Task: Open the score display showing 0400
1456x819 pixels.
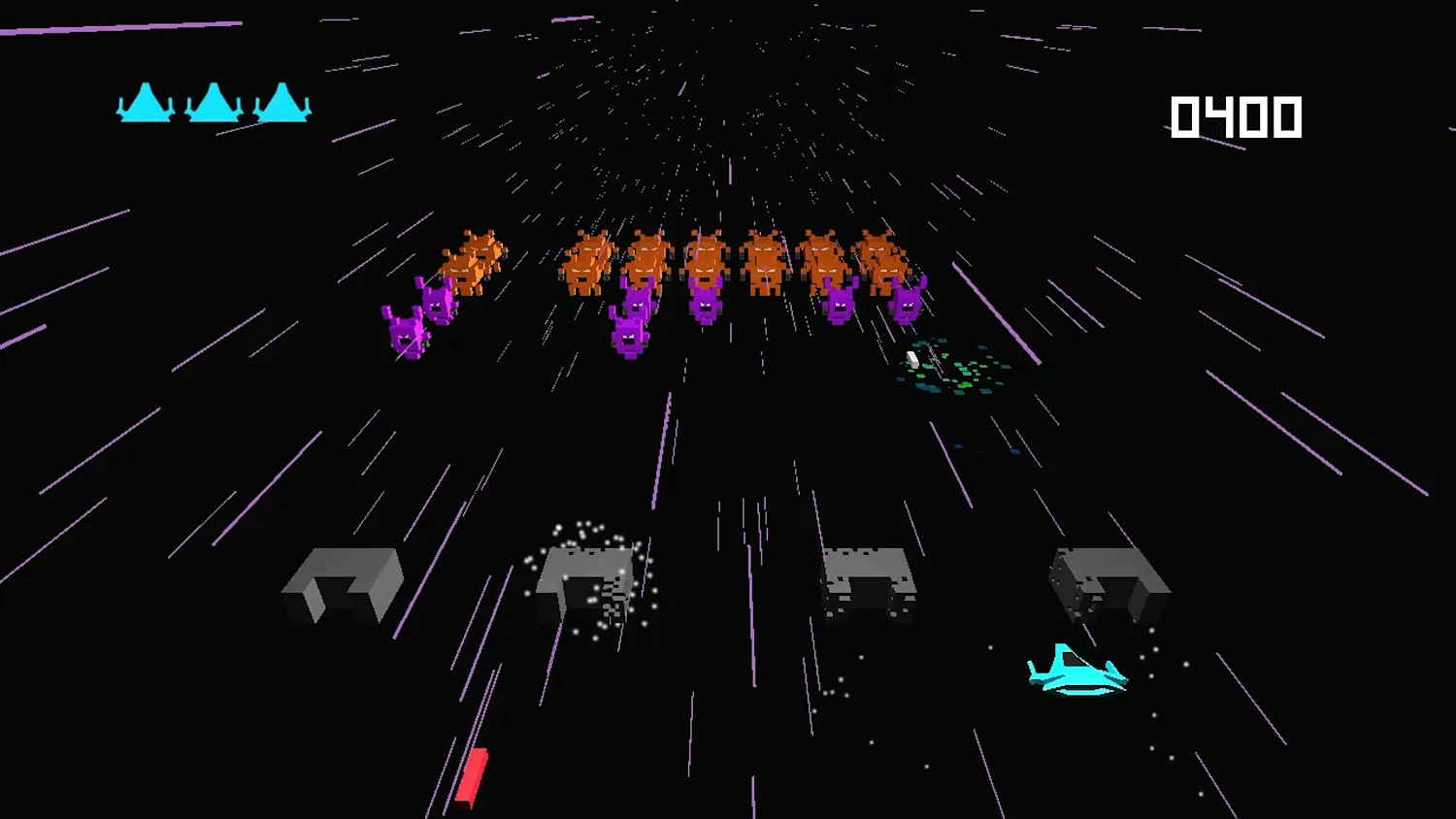Action: (x=1237, y=116)
